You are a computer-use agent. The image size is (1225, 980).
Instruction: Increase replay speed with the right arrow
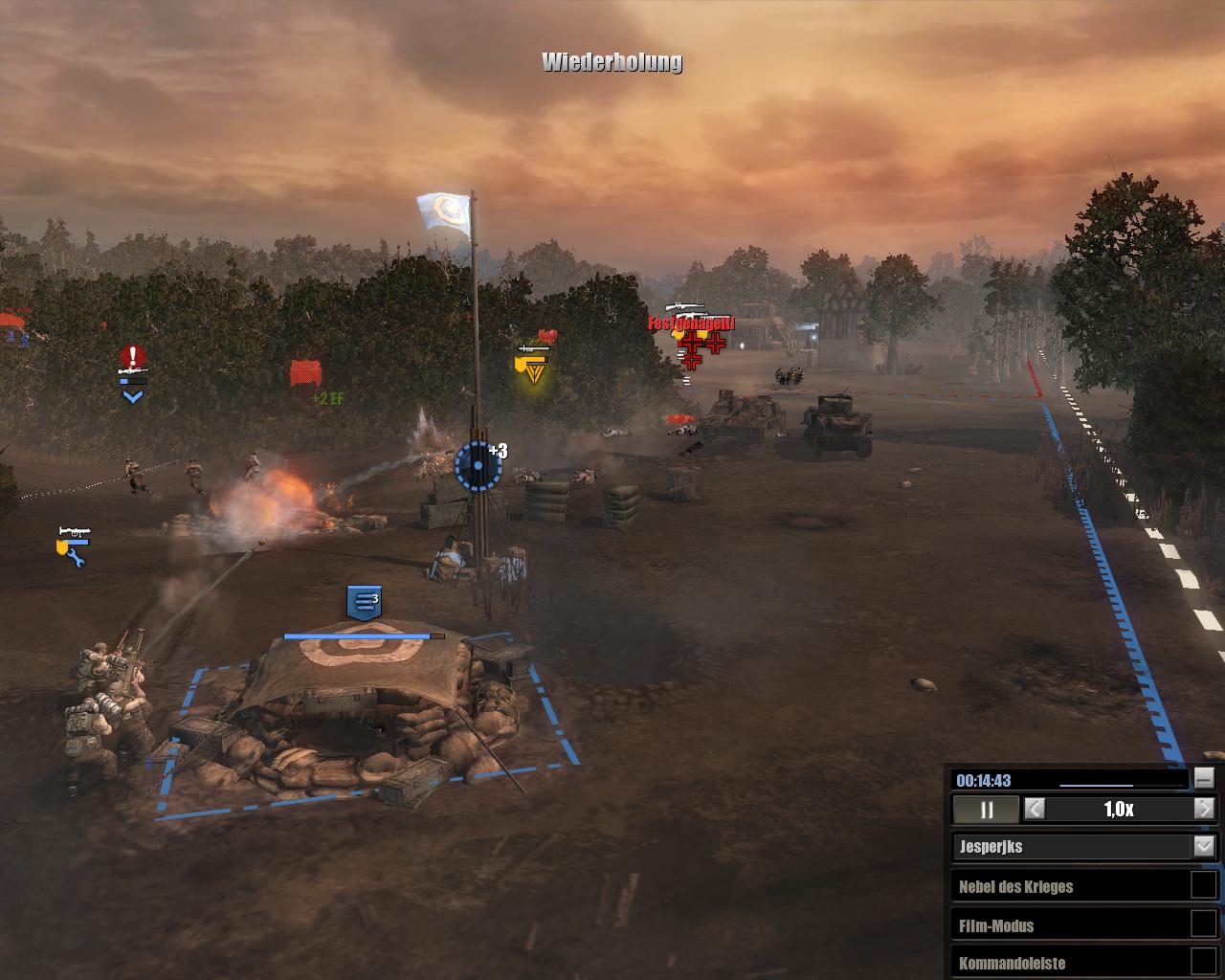[x=1205, y=809]
